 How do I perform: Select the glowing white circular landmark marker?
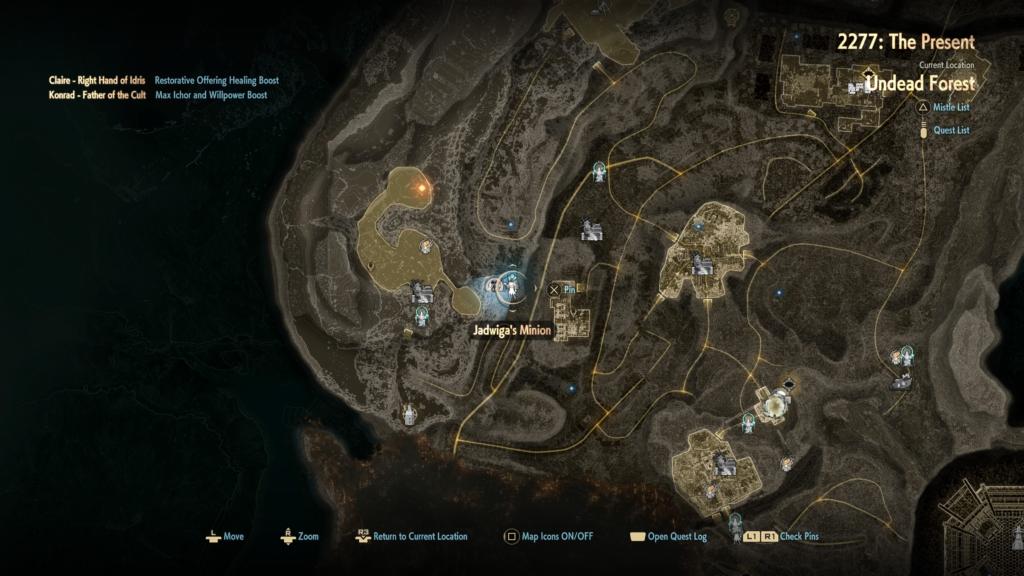[775, 405]
